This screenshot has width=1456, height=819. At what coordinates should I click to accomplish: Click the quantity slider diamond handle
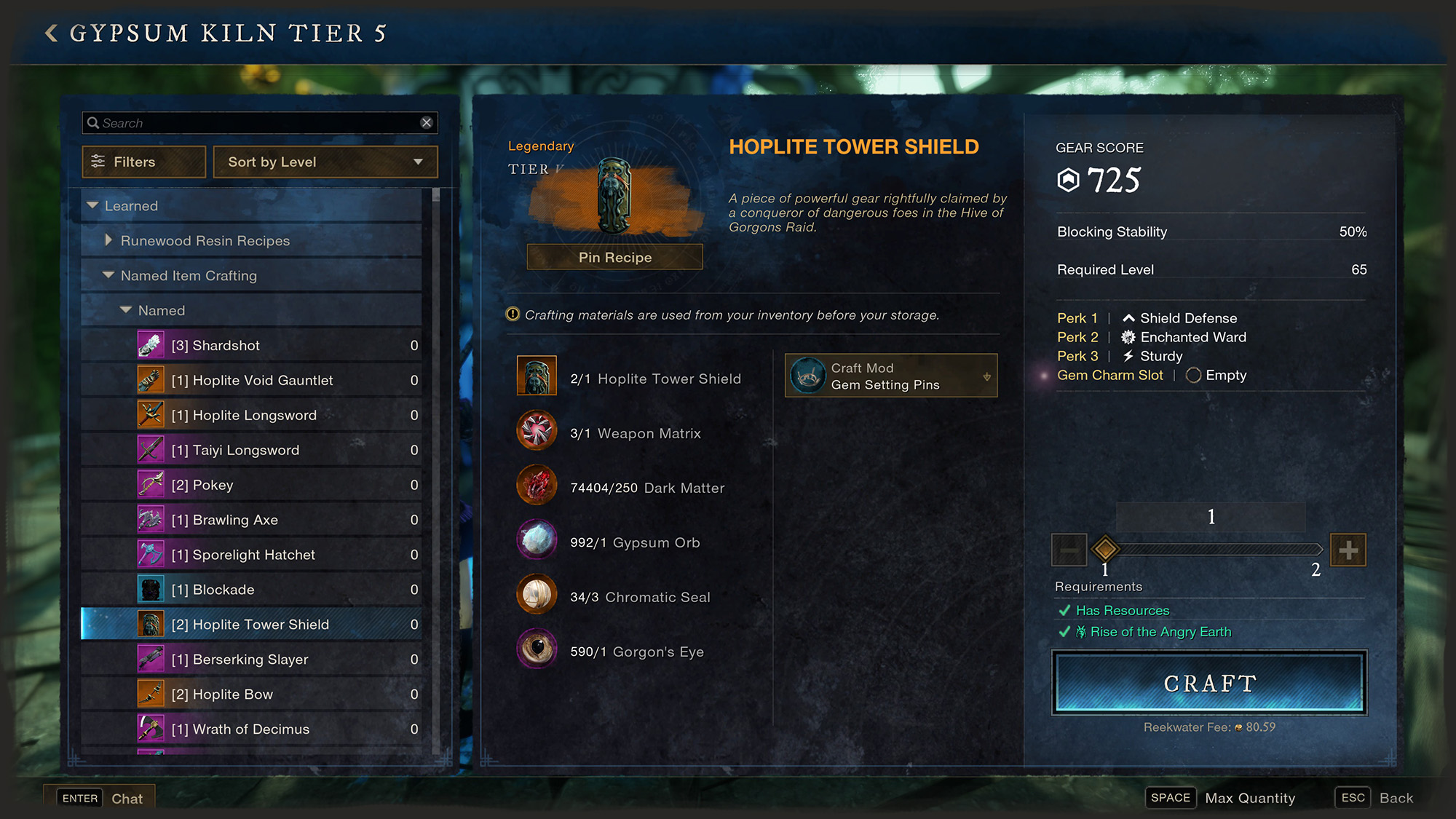click(x=1105, y=549)
